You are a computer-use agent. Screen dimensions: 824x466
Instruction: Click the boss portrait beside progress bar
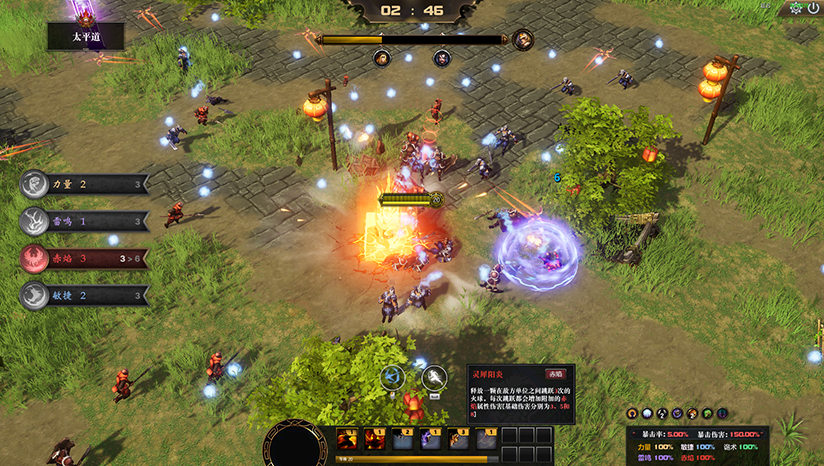tap(522, 40)
